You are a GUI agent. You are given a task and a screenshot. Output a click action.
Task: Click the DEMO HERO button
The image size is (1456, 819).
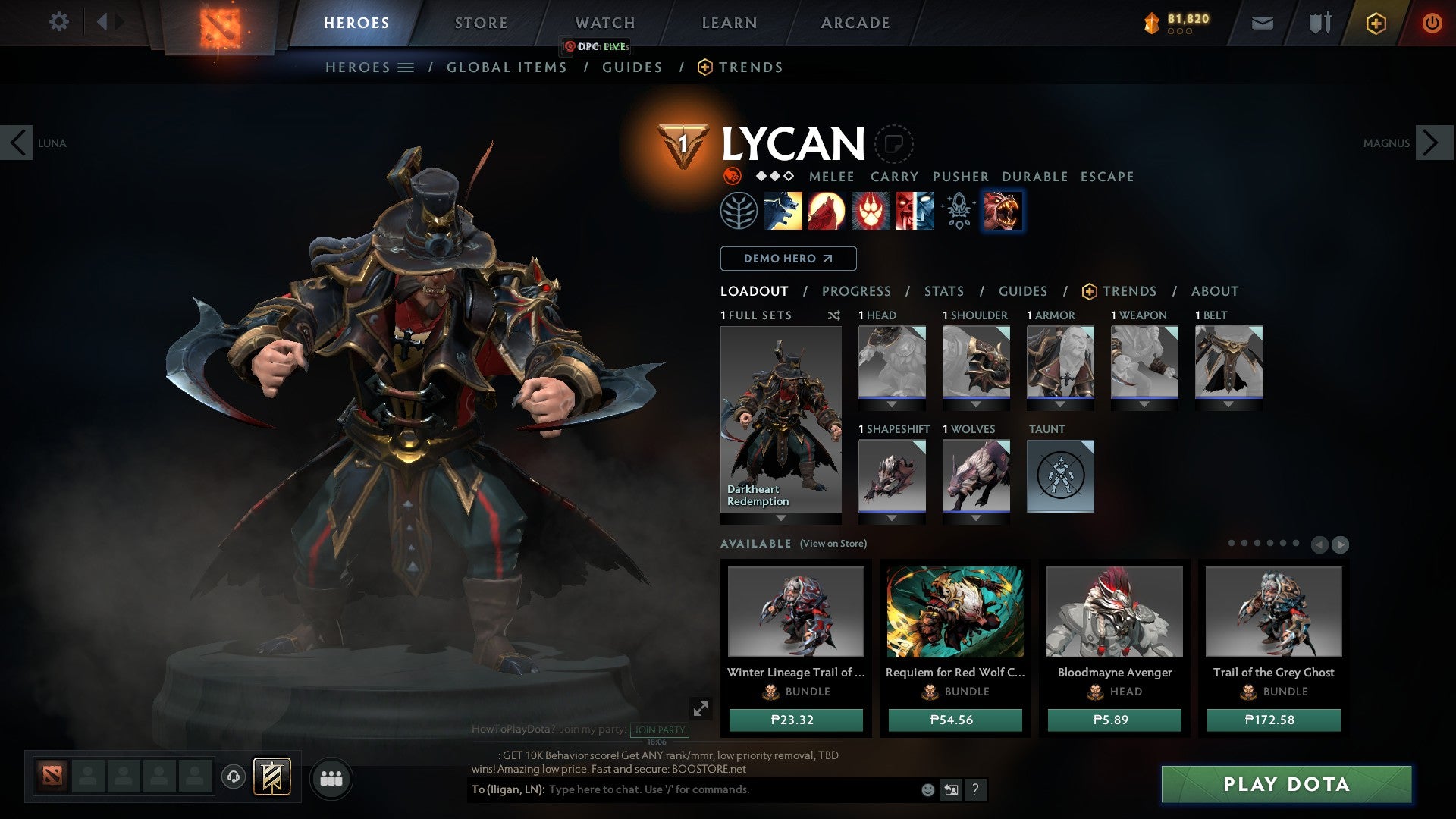tap(787, 258)
